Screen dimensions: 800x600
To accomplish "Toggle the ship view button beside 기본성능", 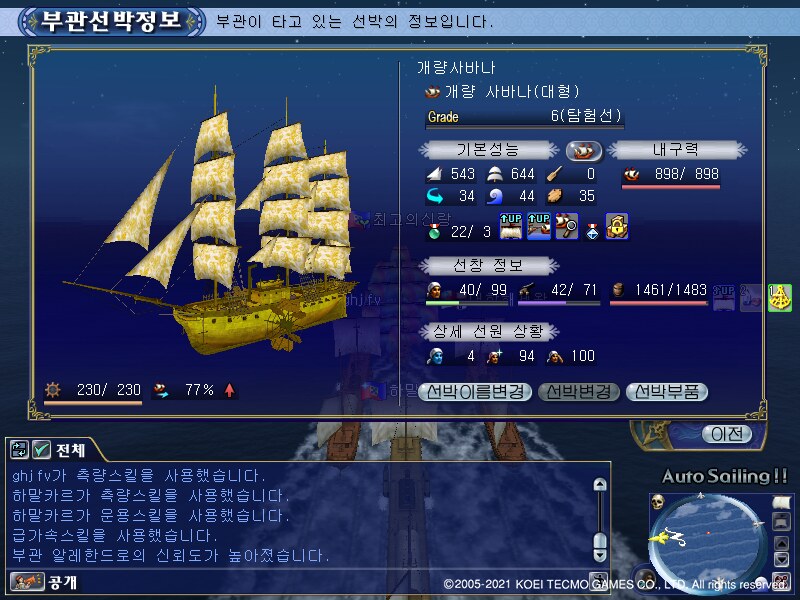I will [x=582, y=150].
